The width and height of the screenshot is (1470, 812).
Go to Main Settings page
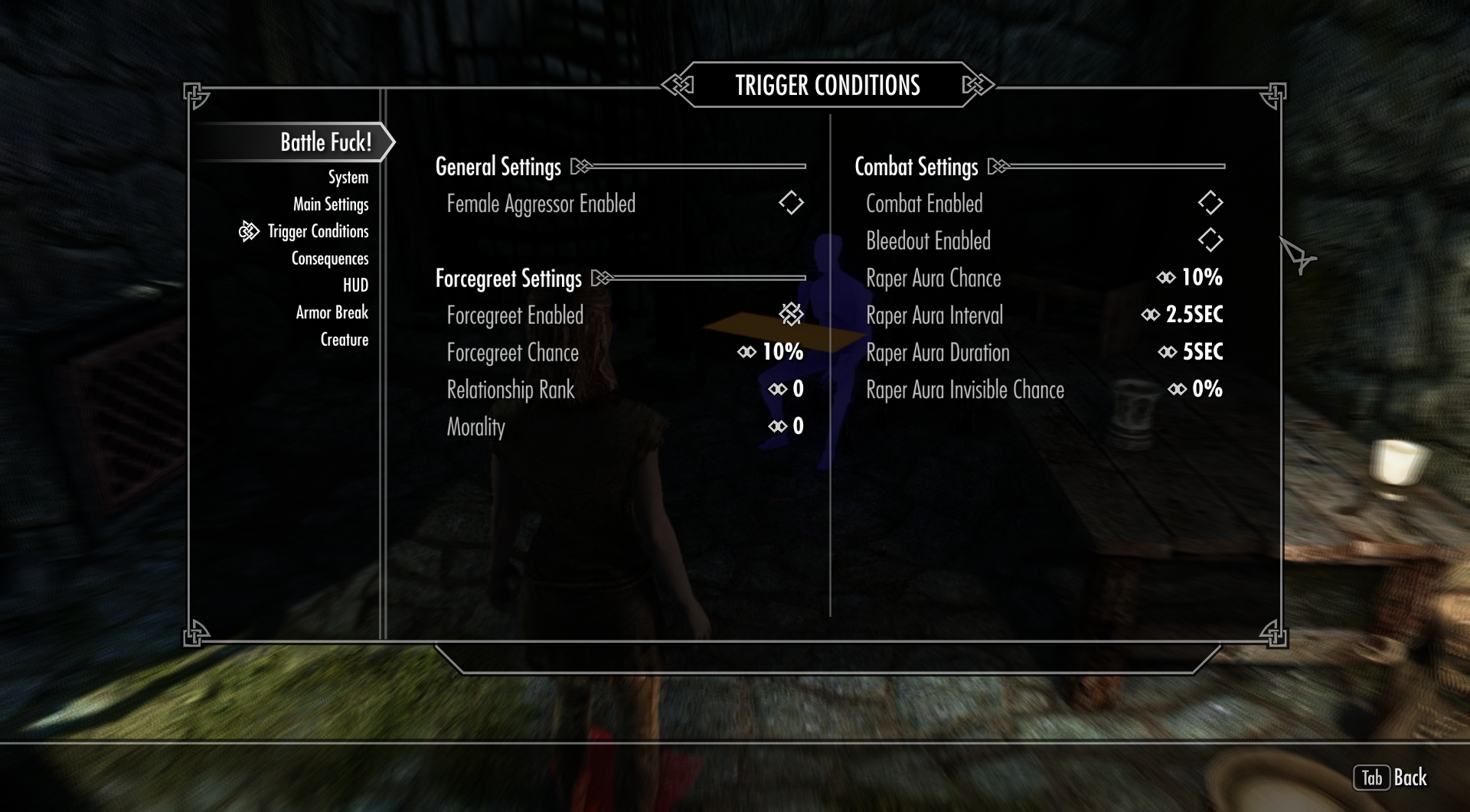(331, 204)
